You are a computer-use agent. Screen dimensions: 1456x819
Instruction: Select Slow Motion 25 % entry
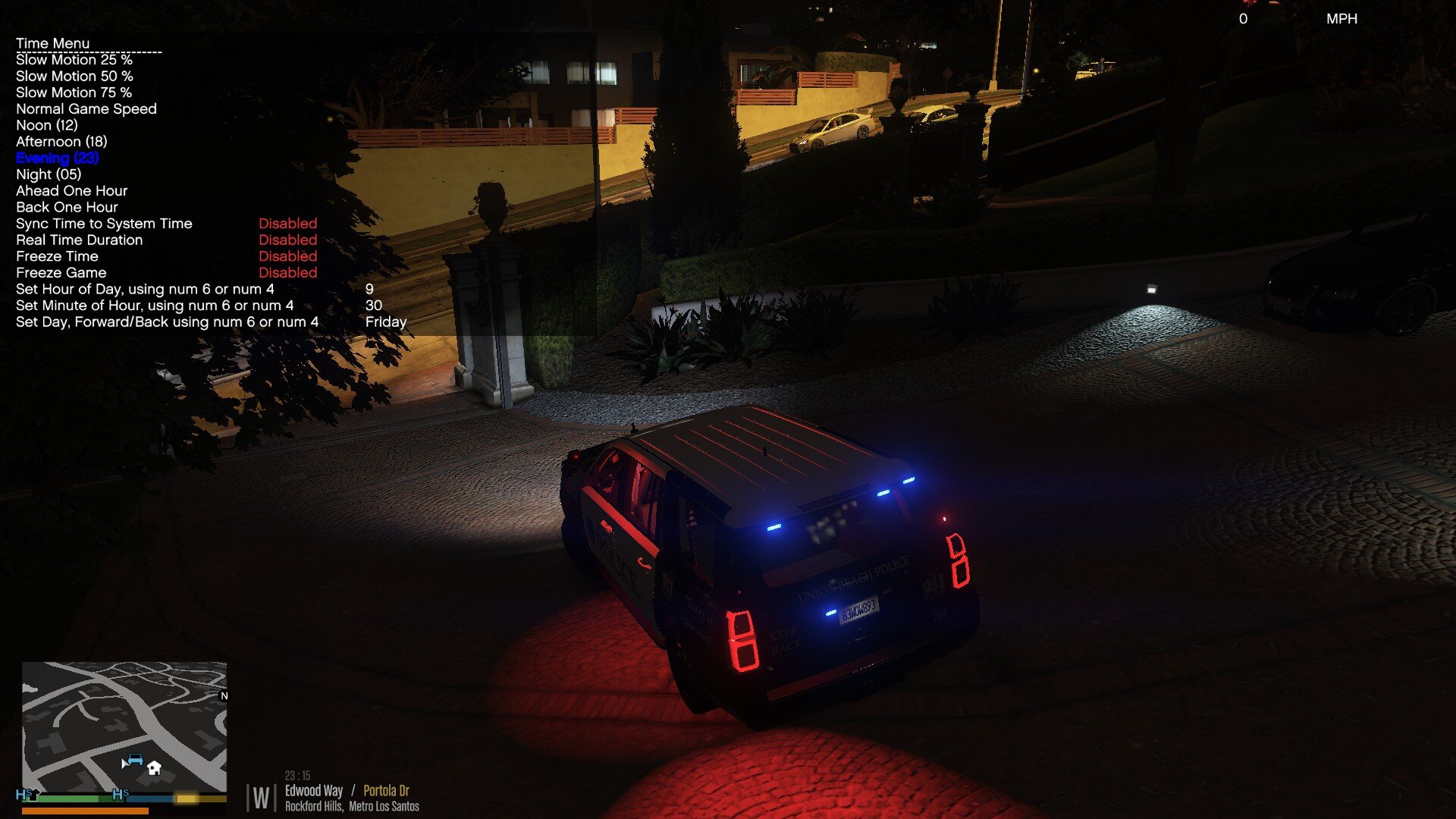[x=74, y=60]
